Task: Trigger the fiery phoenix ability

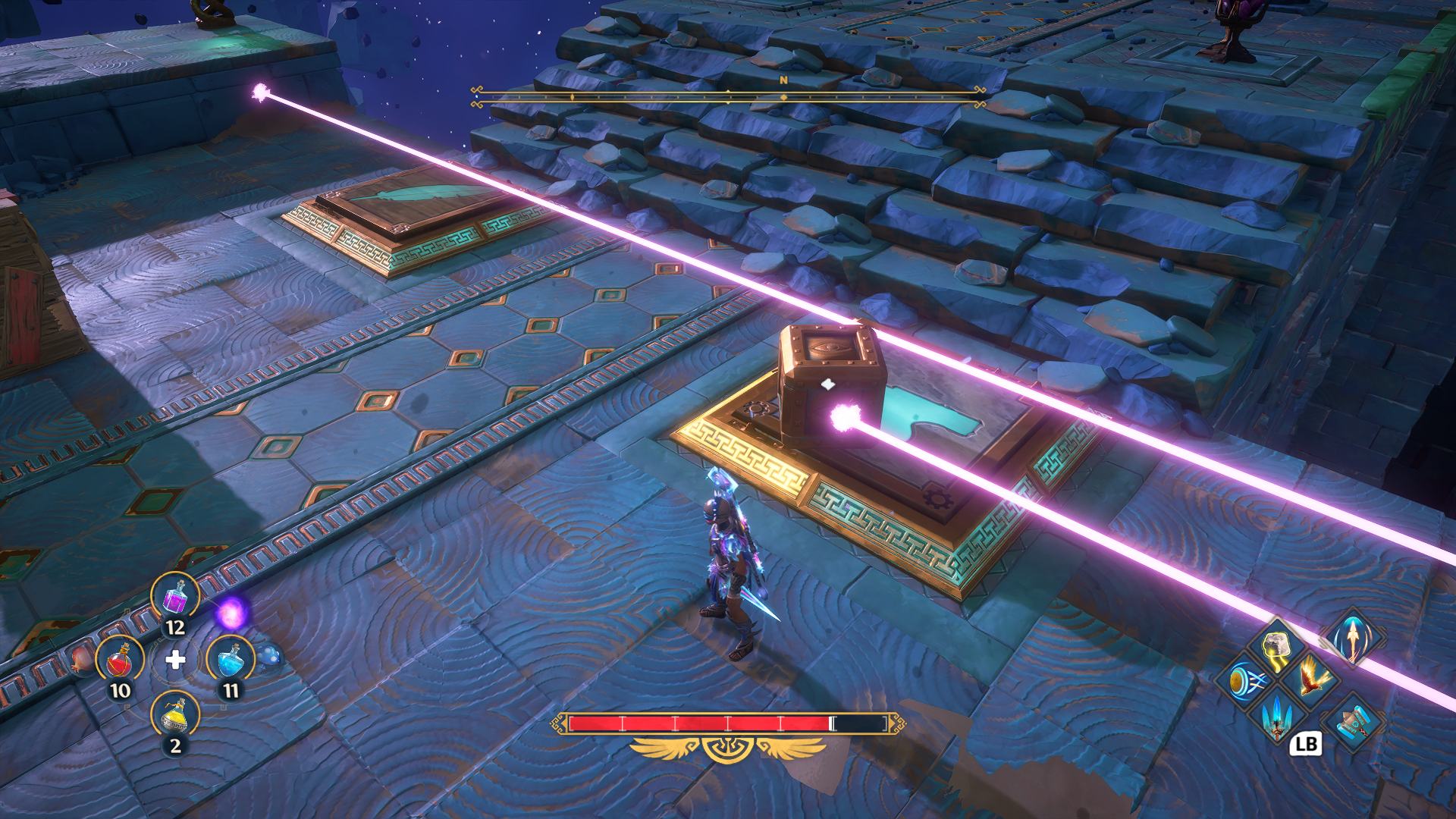Action: (1312, 677)
